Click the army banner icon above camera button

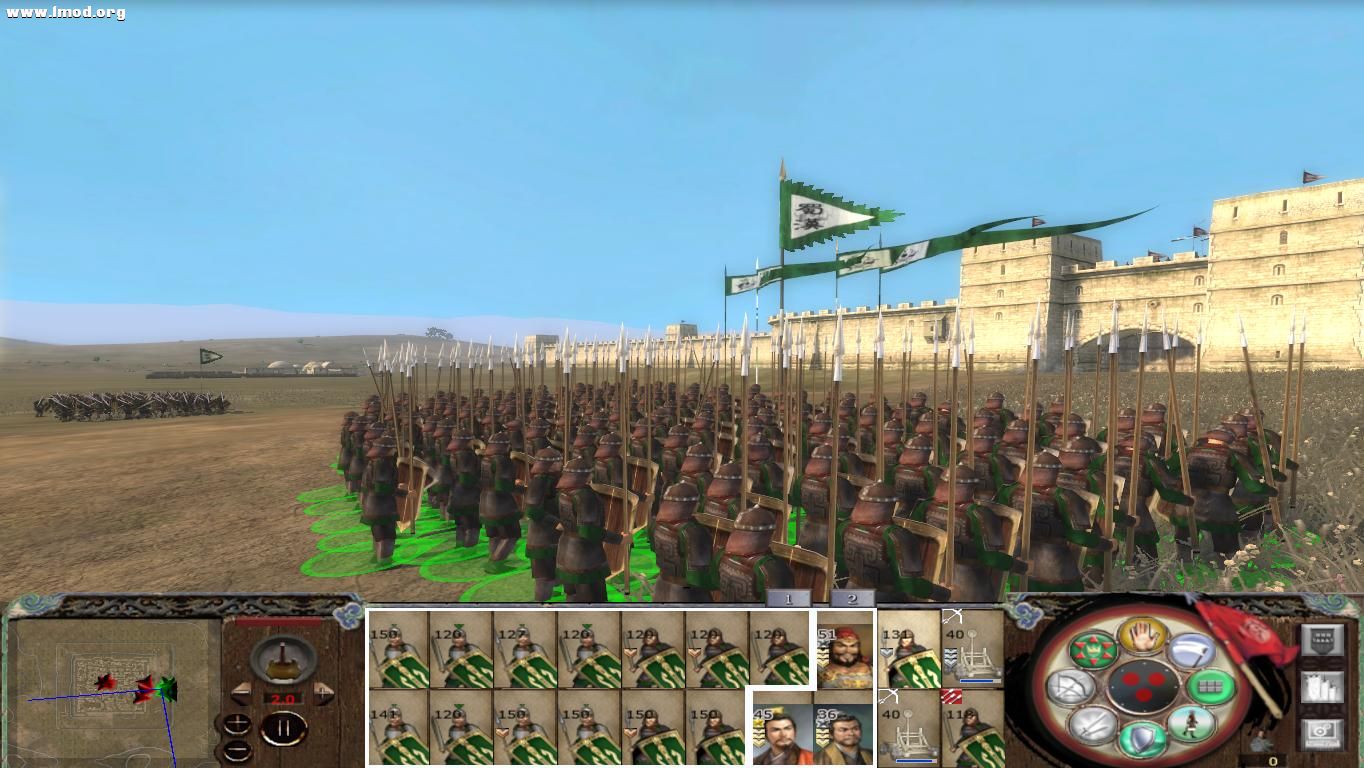pyautogui.click(x=1322, y=639)
